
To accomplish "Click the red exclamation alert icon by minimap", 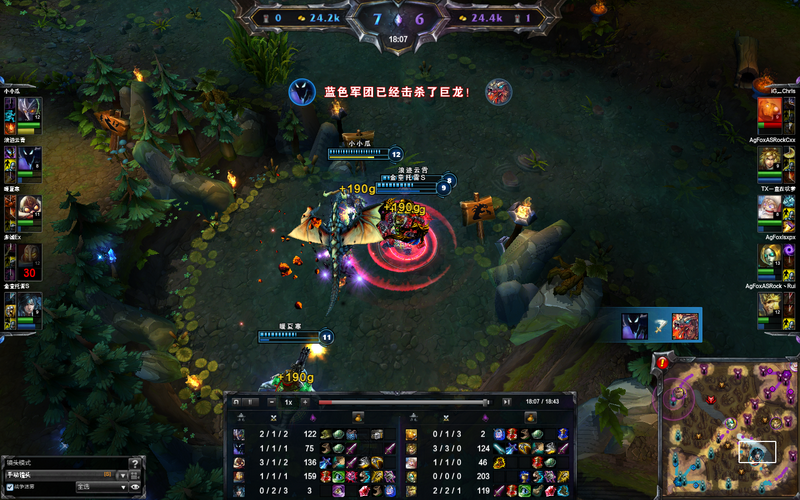I will (663, 363).
